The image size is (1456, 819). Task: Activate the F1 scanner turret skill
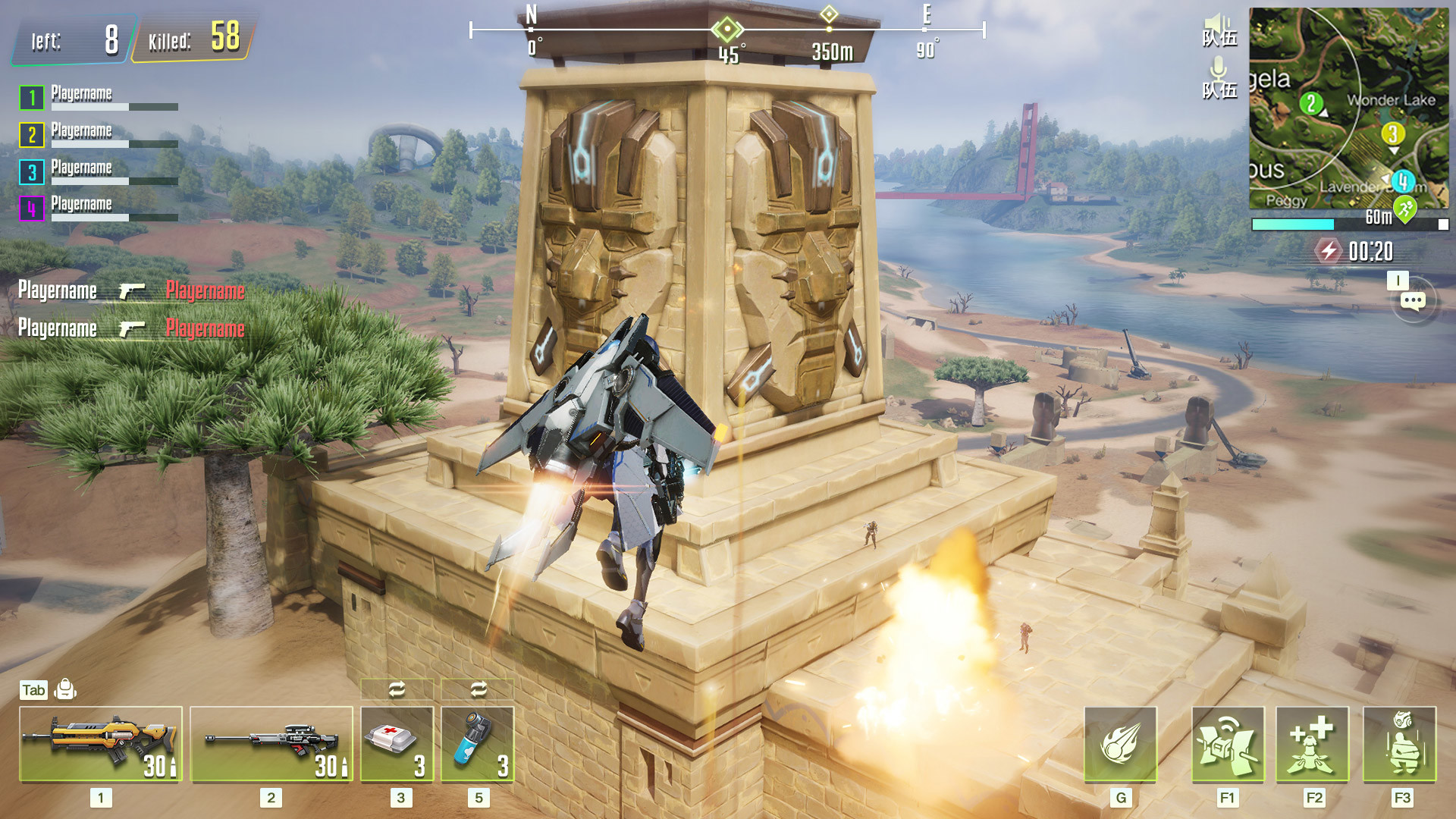pyautogui.click(x=1228, y=744)
